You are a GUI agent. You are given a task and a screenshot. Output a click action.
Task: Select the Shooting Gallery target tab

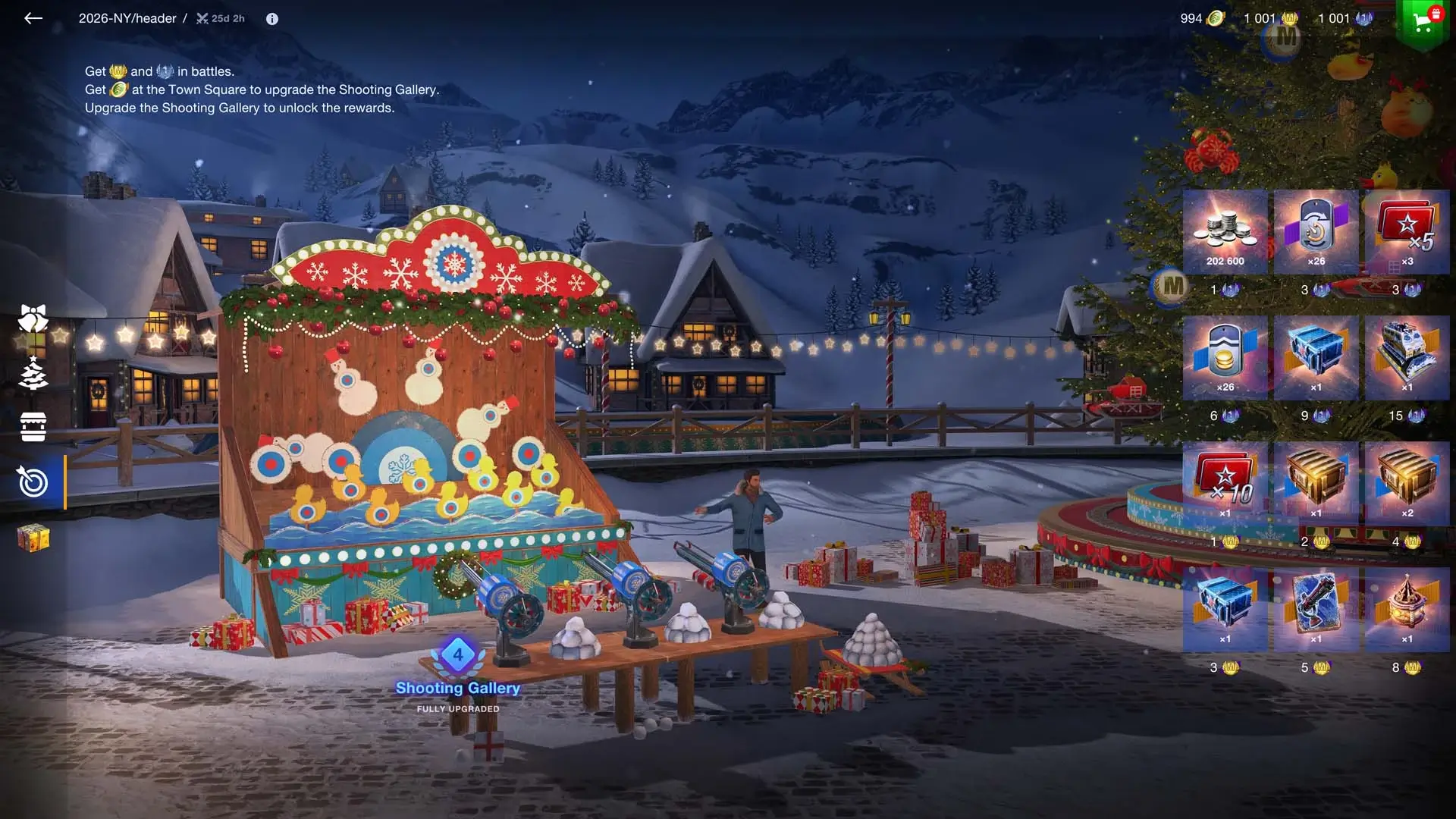tap(33, 482)
